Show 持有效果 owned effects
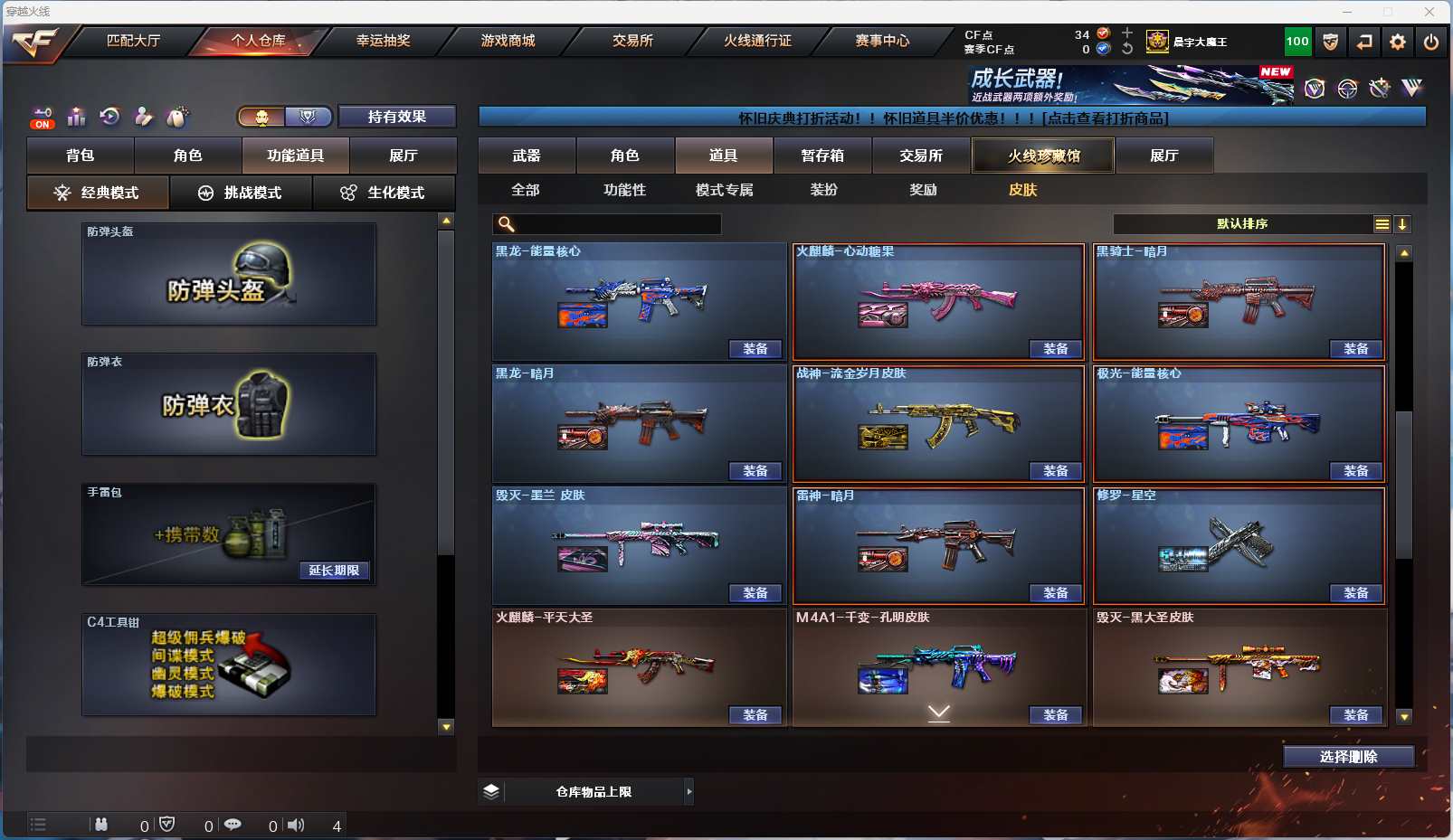Screen dimensions: 1453x840 pos(396,117)
